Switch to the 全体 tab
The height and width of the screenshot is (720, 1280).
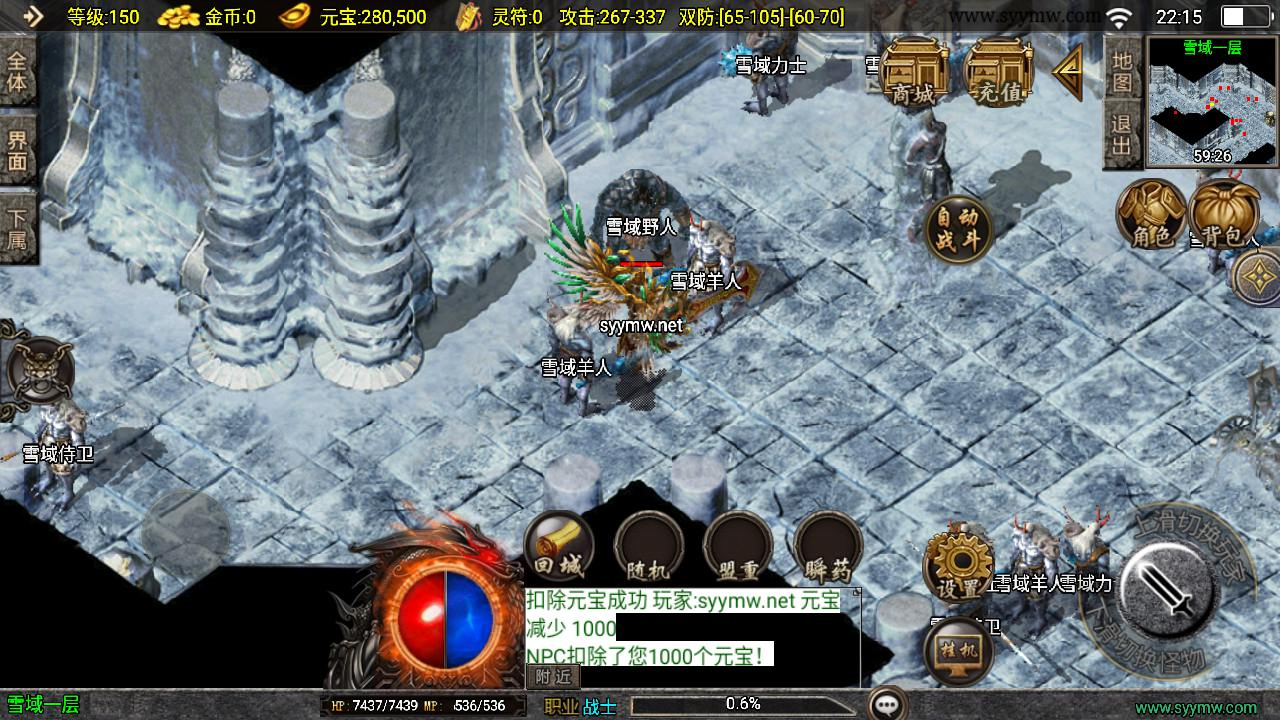(x=17, y=70)
